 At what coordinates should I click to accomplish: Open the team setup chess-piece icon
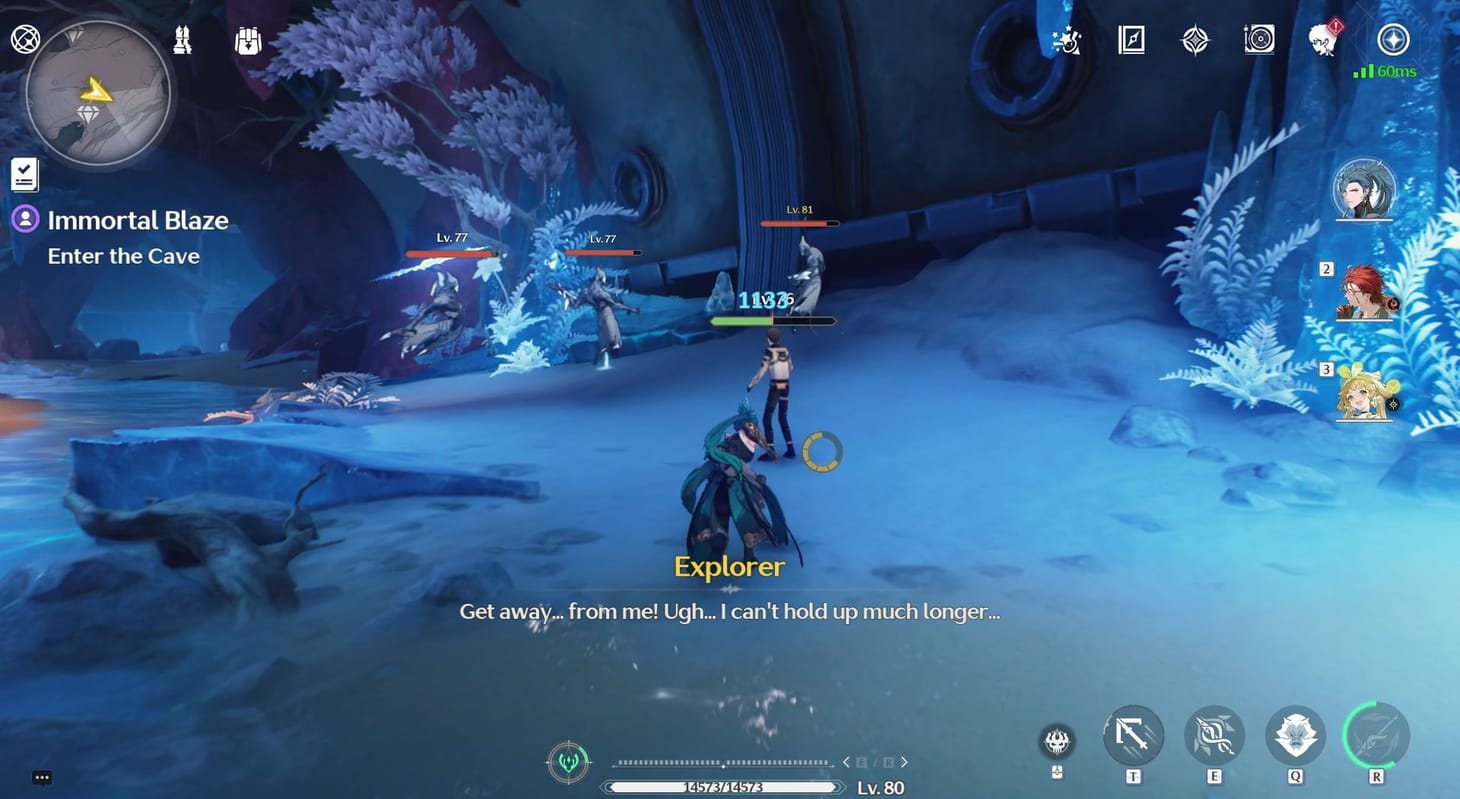pyautogui.click(x=183, y=40)
